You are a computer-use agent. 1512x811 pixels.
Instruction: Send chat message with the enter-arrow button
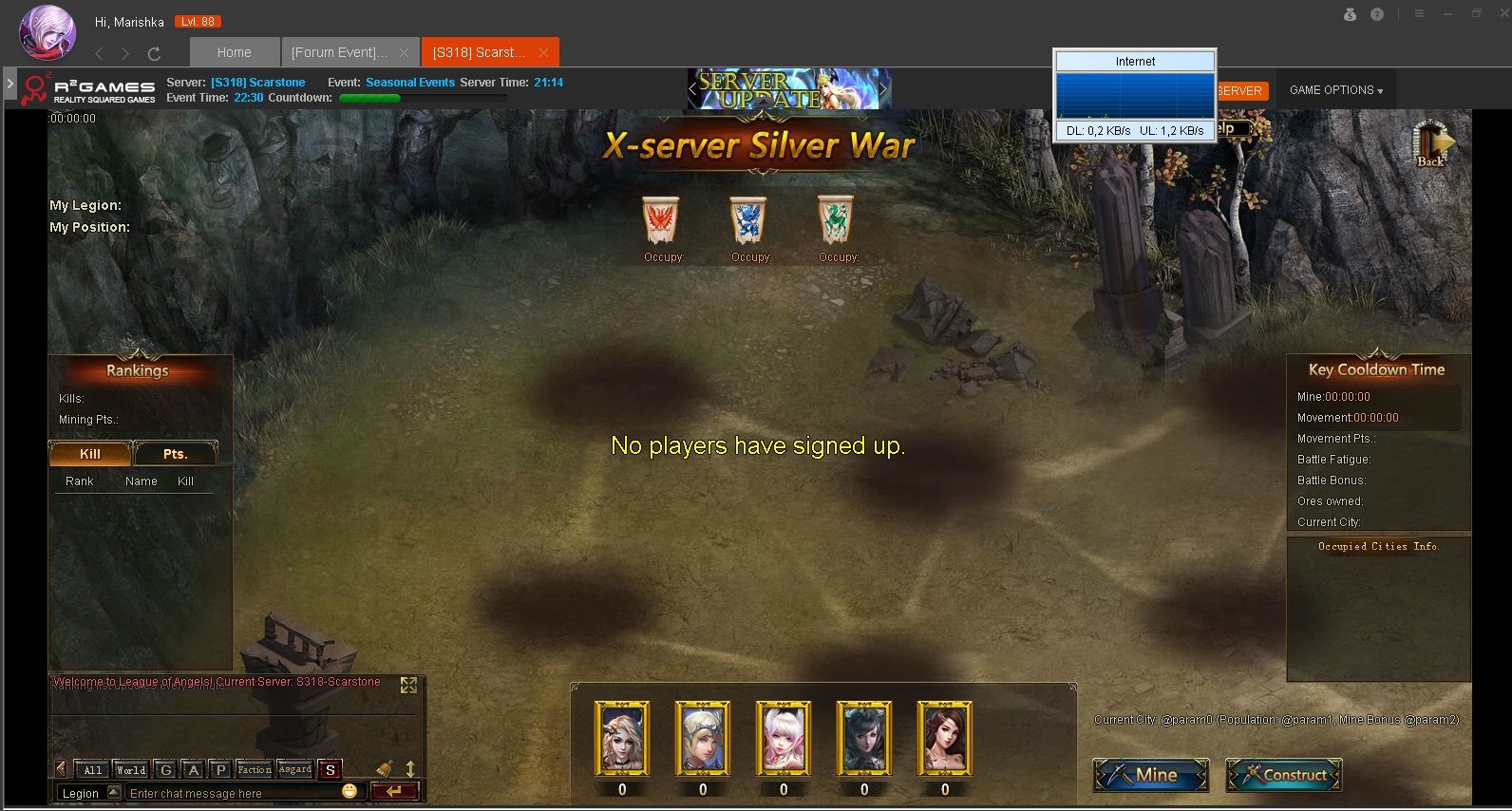(394, 791)
